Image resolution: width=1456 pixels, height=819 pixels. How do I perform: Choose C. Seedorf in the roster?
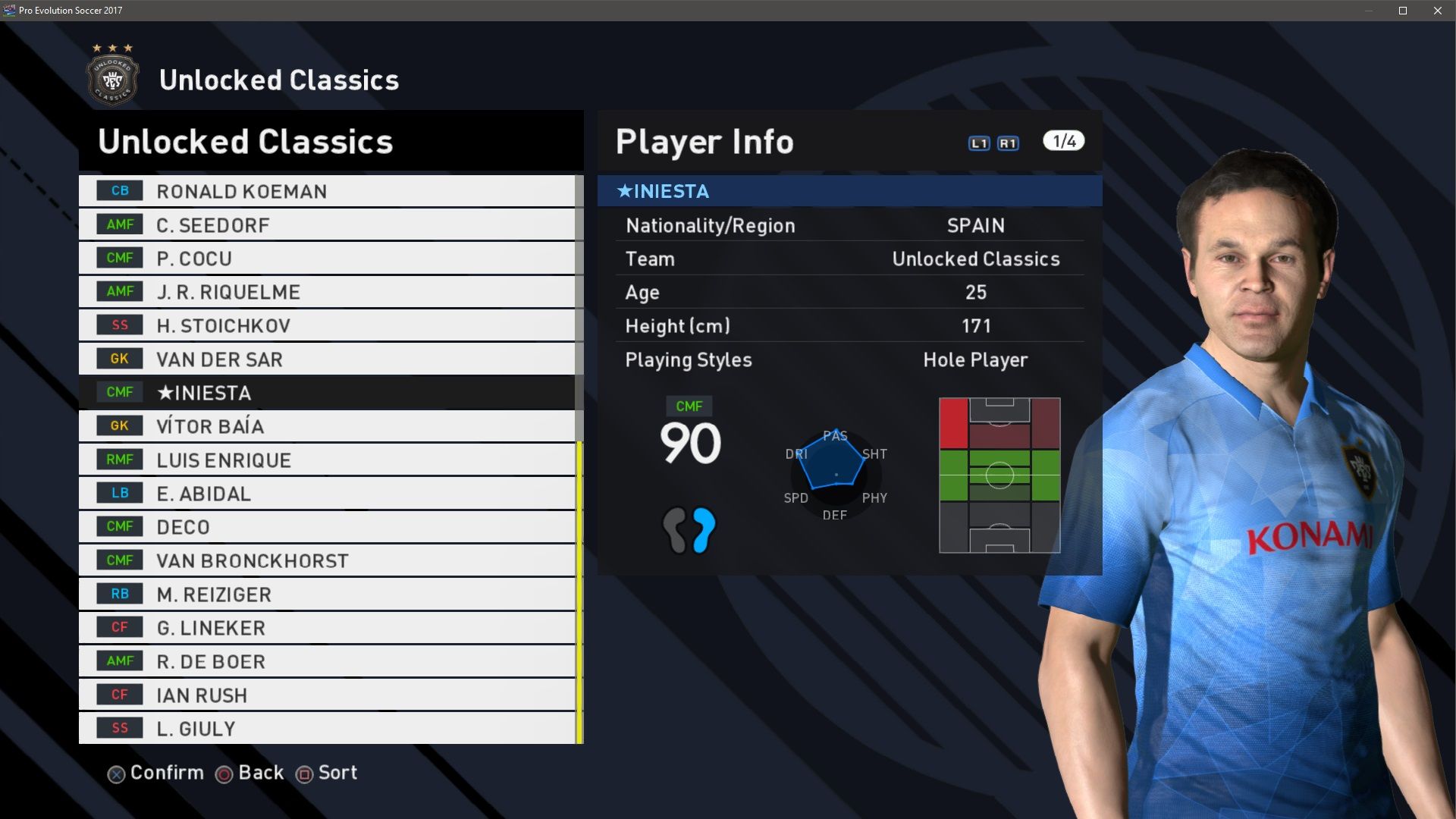326,225
